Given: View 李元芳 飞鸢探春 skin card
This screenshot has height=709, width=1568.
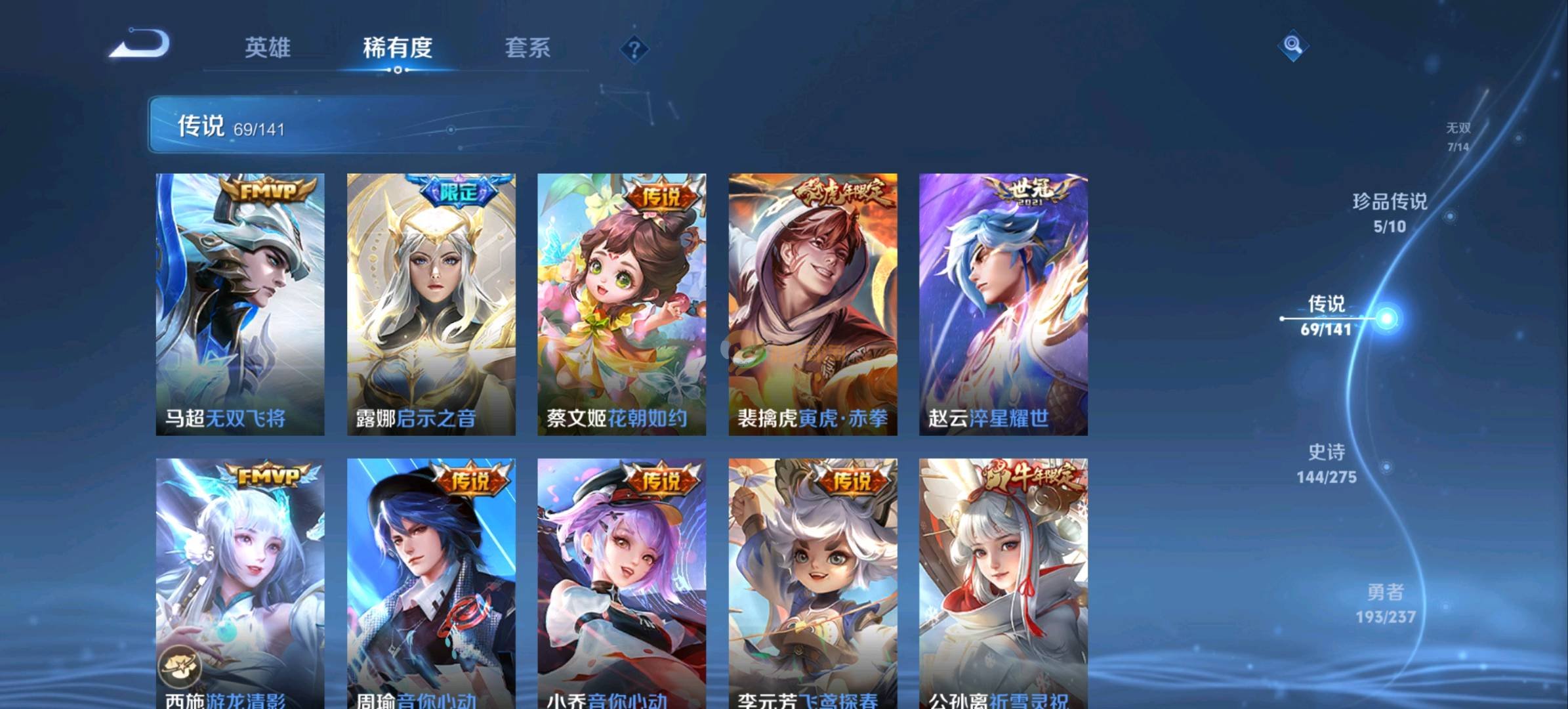Looking at the screenshot, I should (813, 583).
